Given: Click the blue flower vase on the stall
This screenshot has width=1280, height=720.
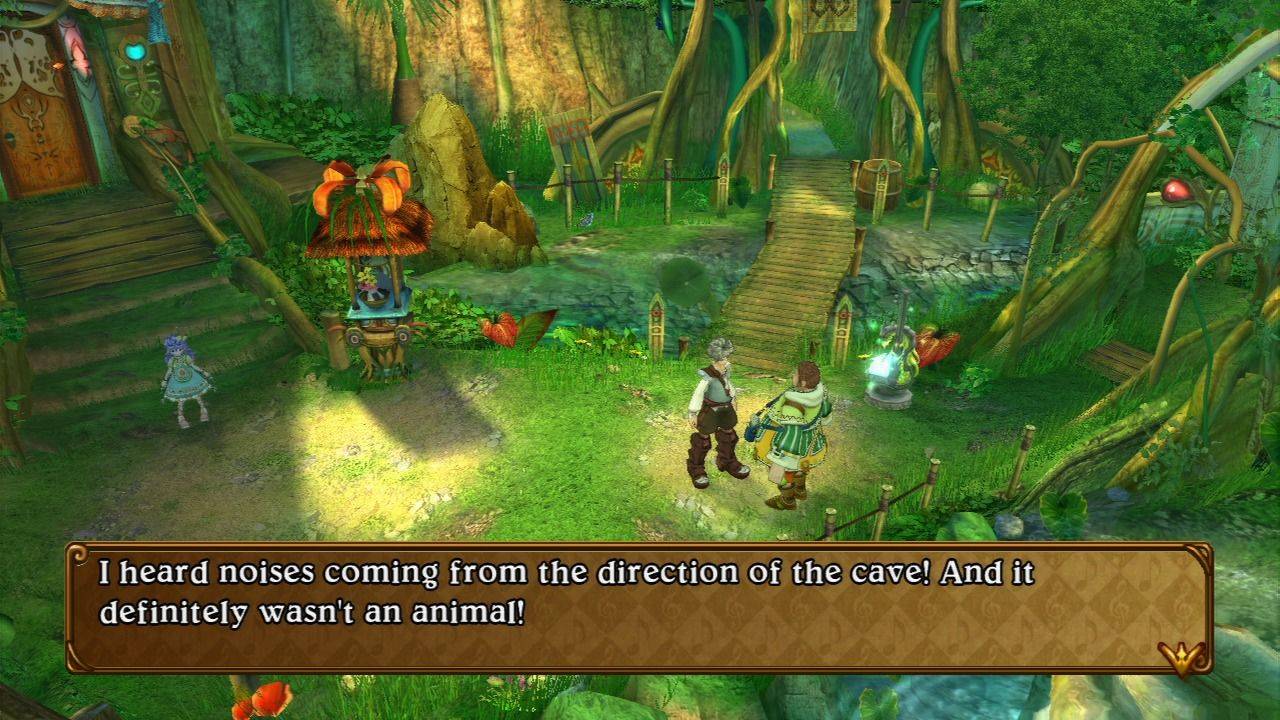Looking at the screenshot, I should [373, 295].
